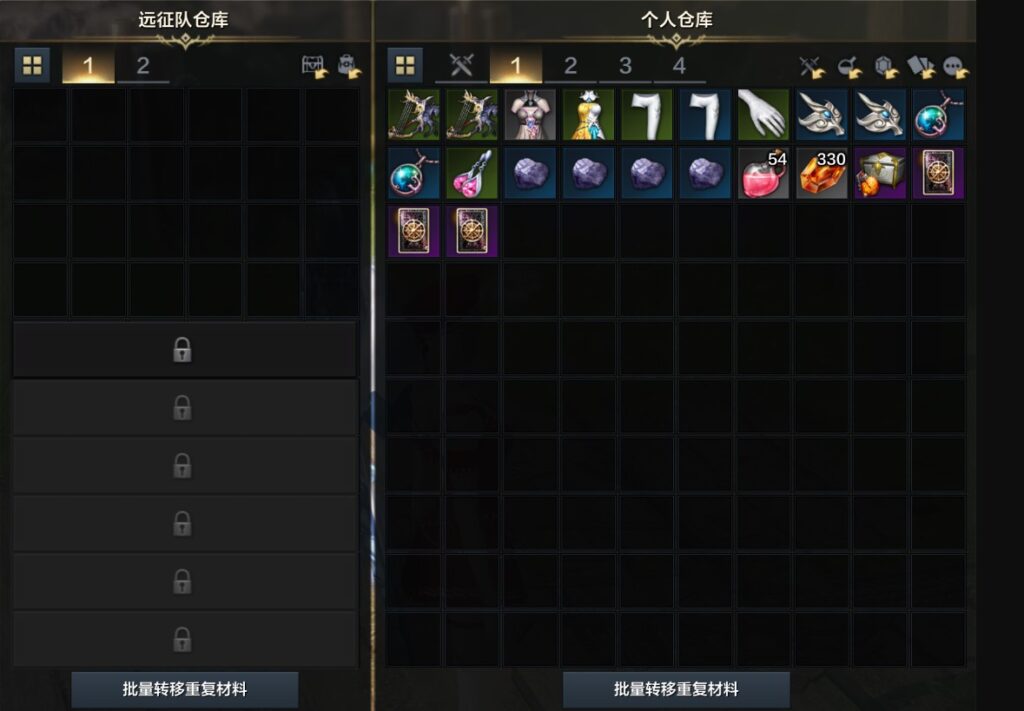Toggle expedition storage grid view button

point(33,66)
